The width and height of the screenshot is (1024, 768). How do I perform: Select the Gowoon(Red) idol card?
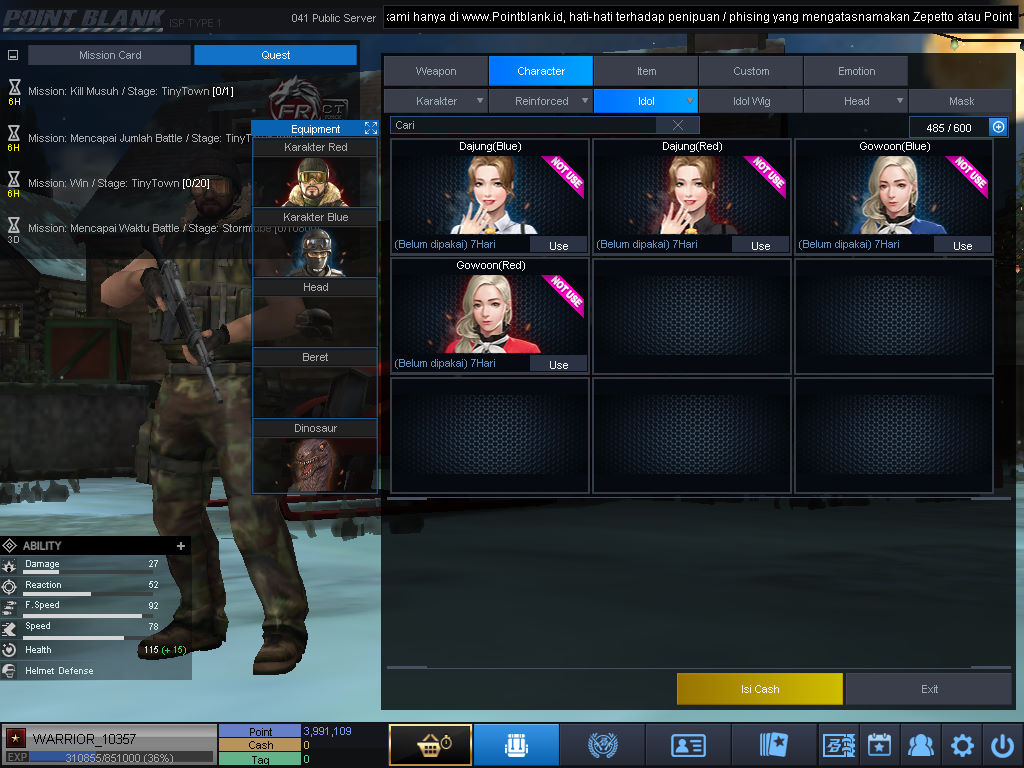click(x=490, y=310)
